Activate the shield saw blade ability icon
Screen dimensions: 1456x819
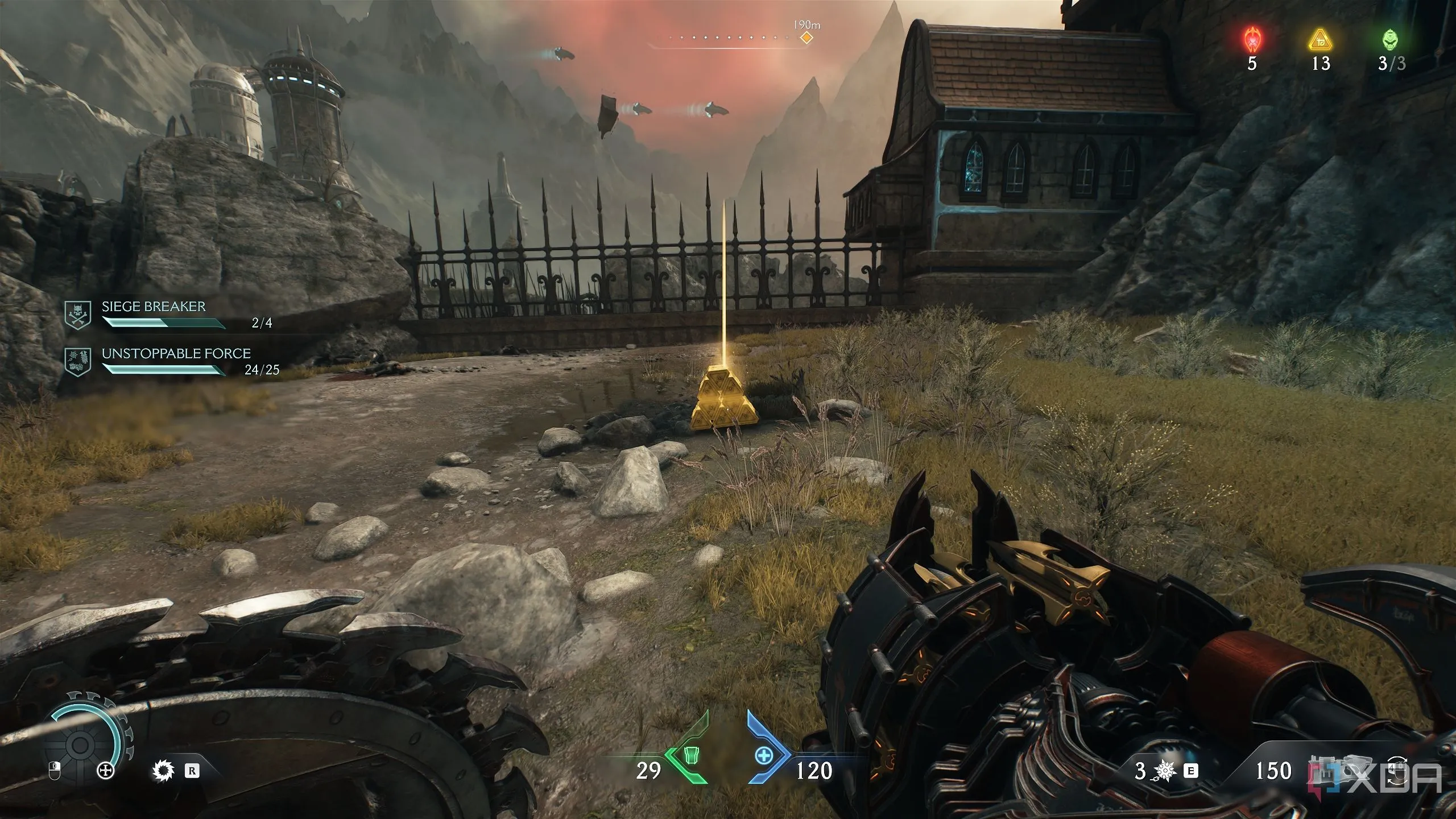[x=163, y=771]
